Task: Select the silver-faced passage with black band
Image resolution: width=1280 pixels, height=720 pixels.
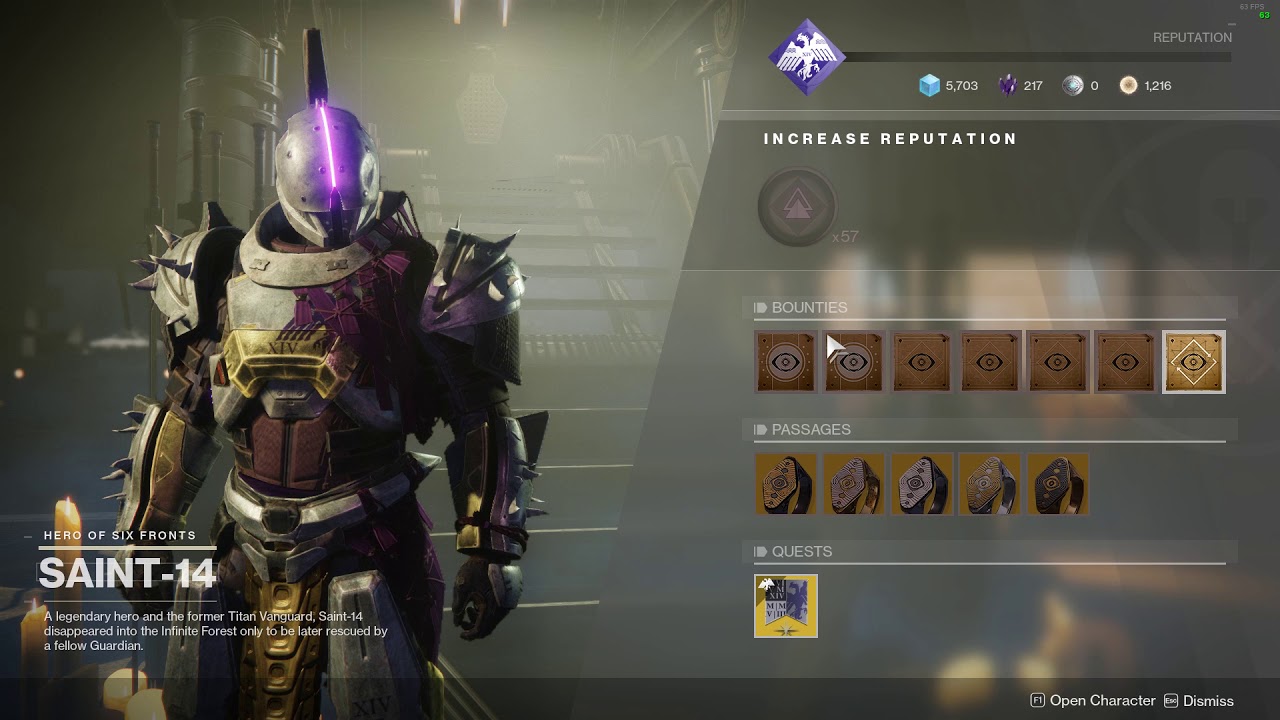Action: pyautogui.click(x=922, y=484)
